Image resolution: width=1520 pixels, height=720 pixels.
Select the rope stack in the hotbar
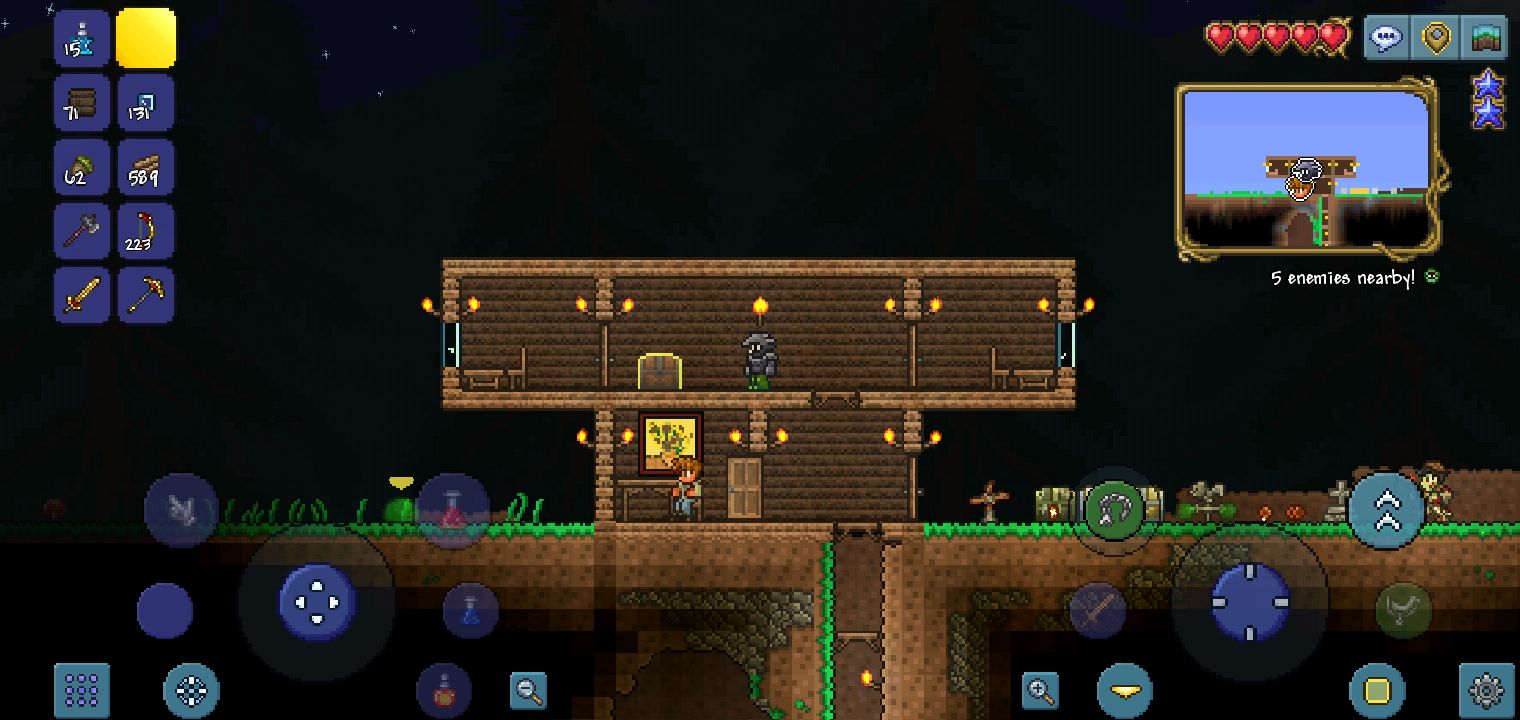pyautogui.click(x=146, y=230)
